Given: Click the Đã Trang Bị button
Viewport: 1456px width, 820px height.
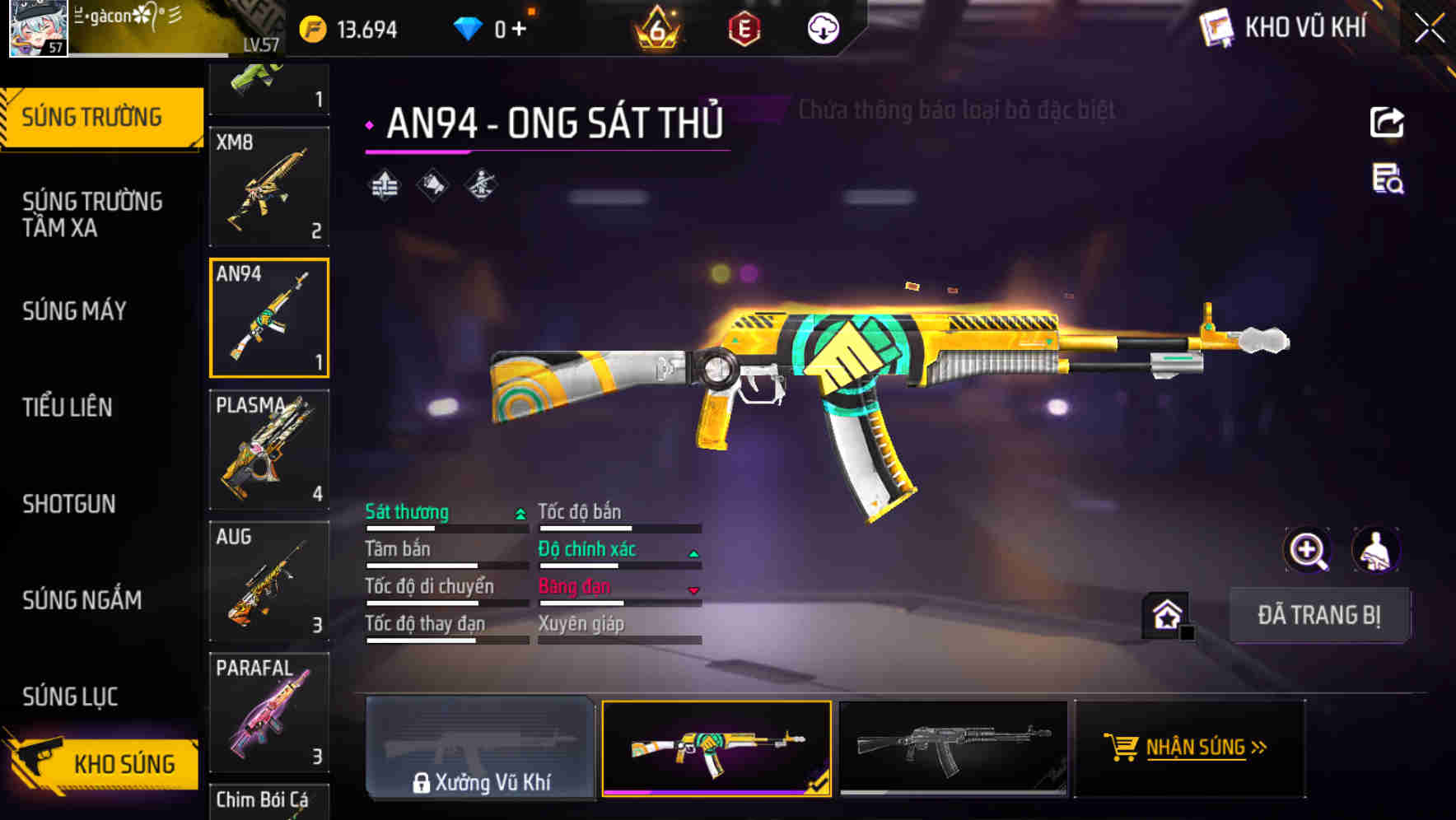Looking at the screenshot, I should coord(1318,615).
